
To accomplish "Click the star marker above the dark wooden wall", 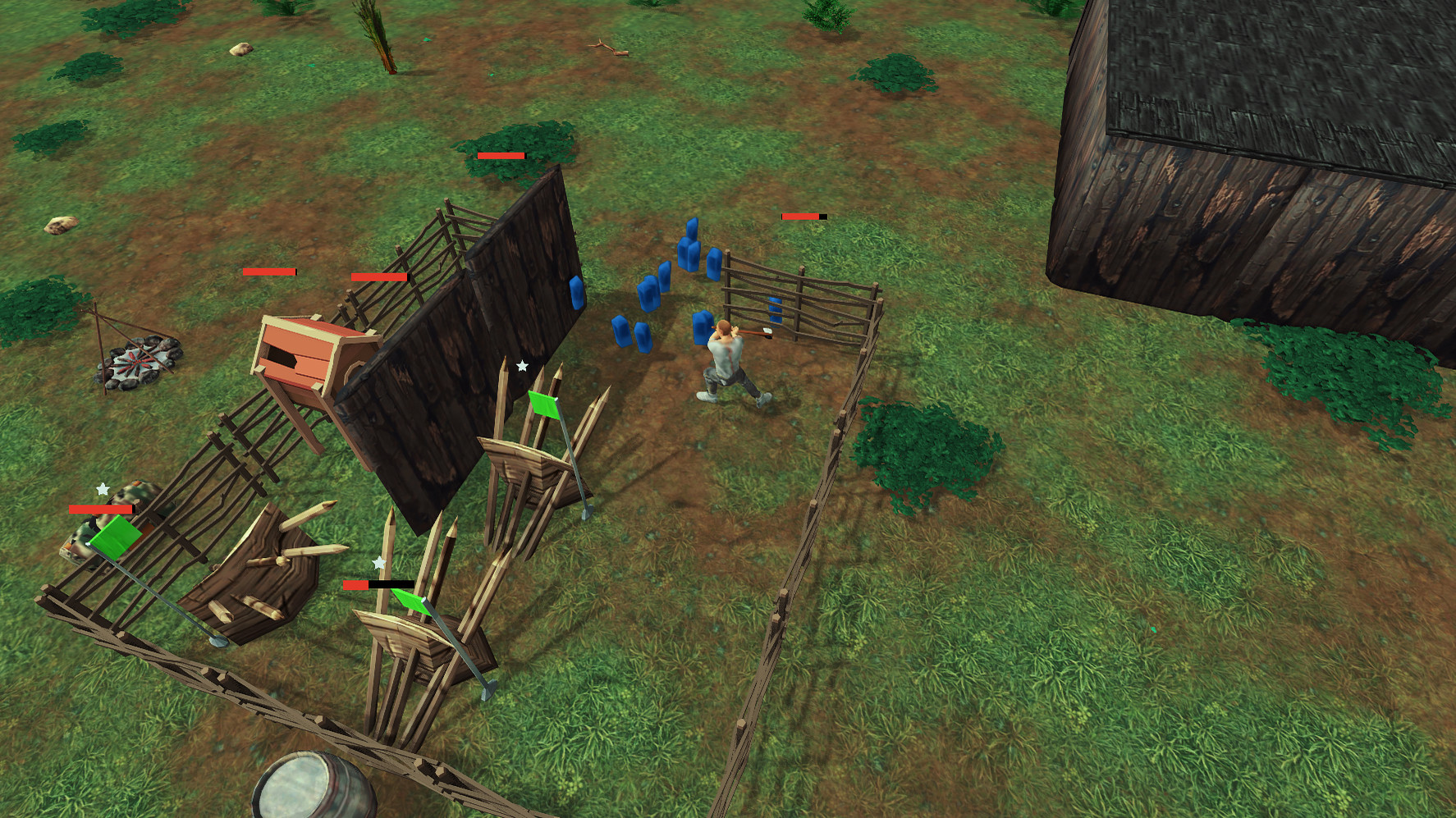I will [523, 364].
